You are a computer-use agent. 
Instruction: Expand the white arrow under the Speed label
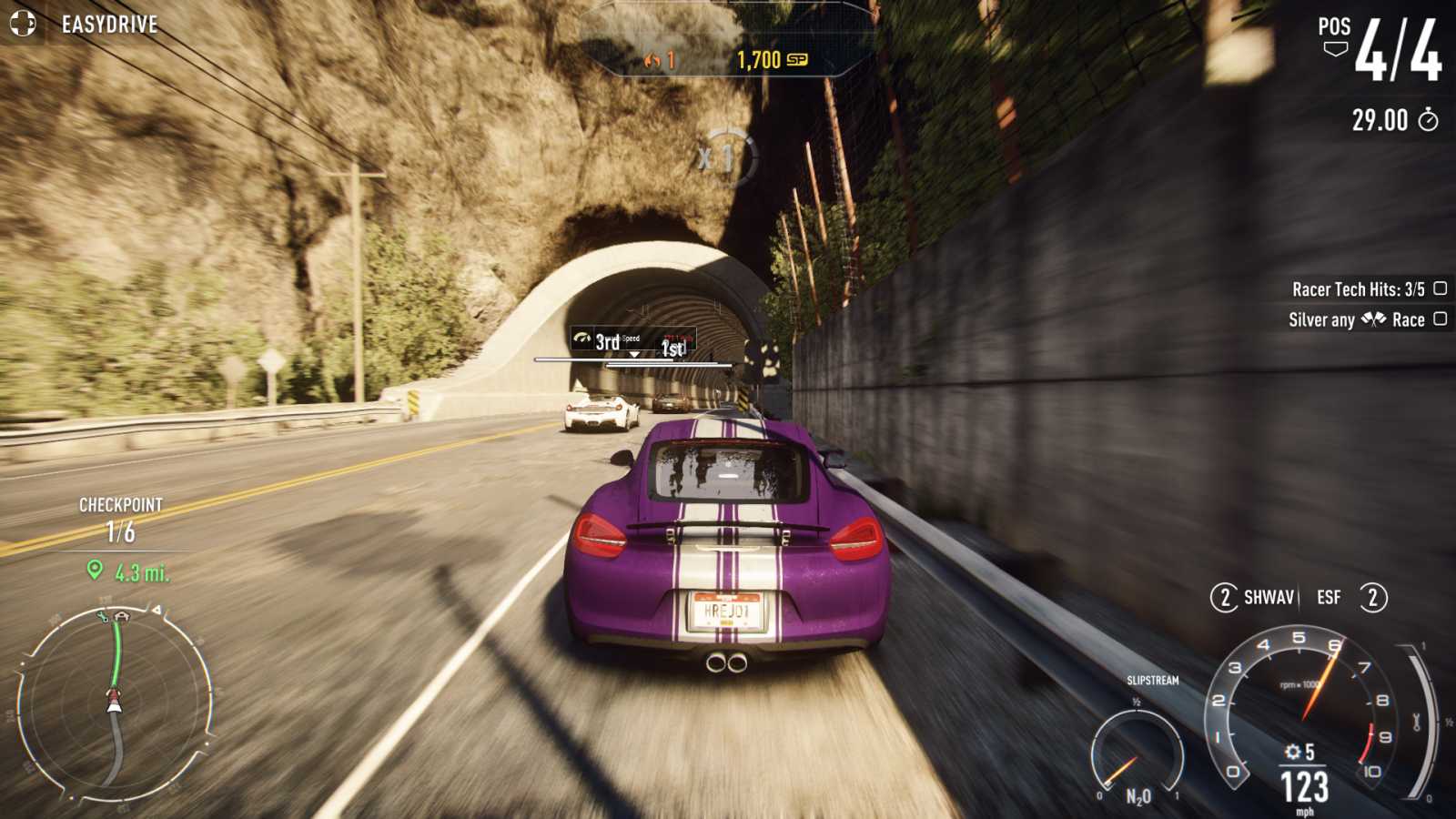pyautogui.click(x=632, y=352)
